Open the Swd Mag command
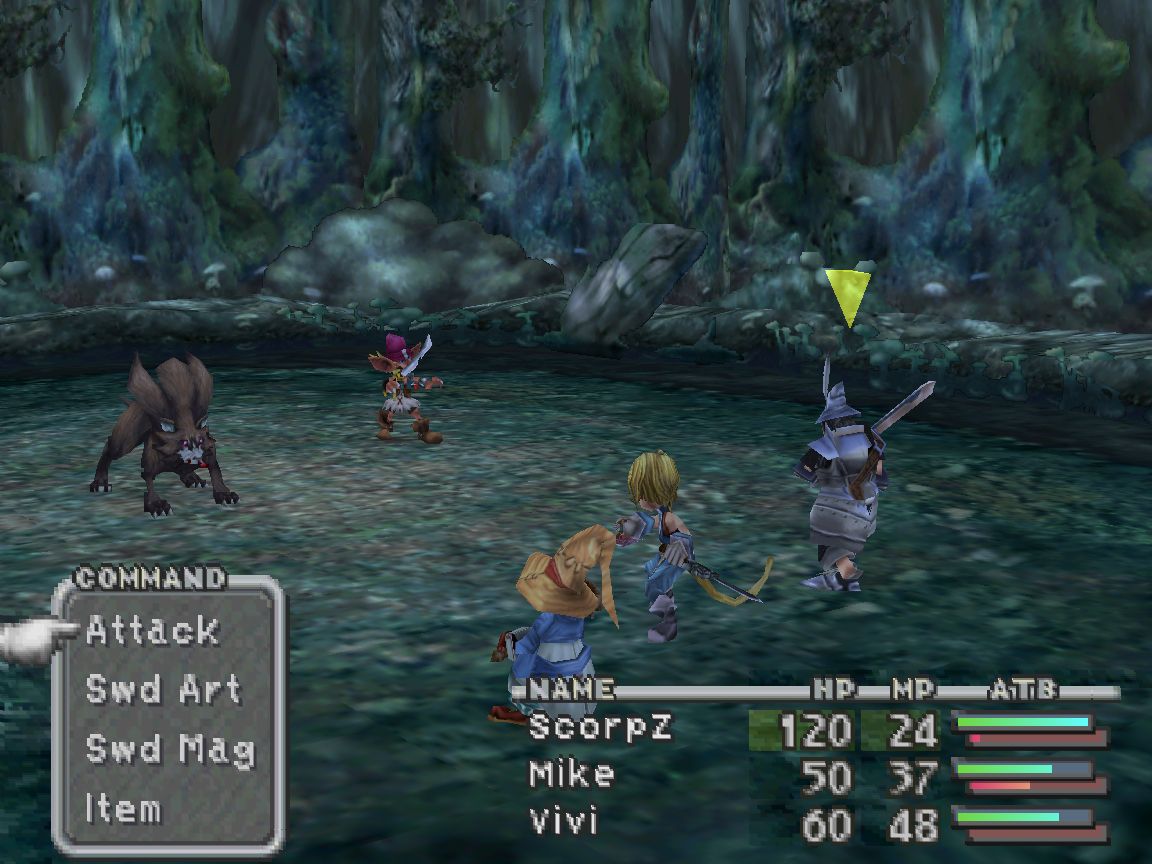 [x=170, y=749]
